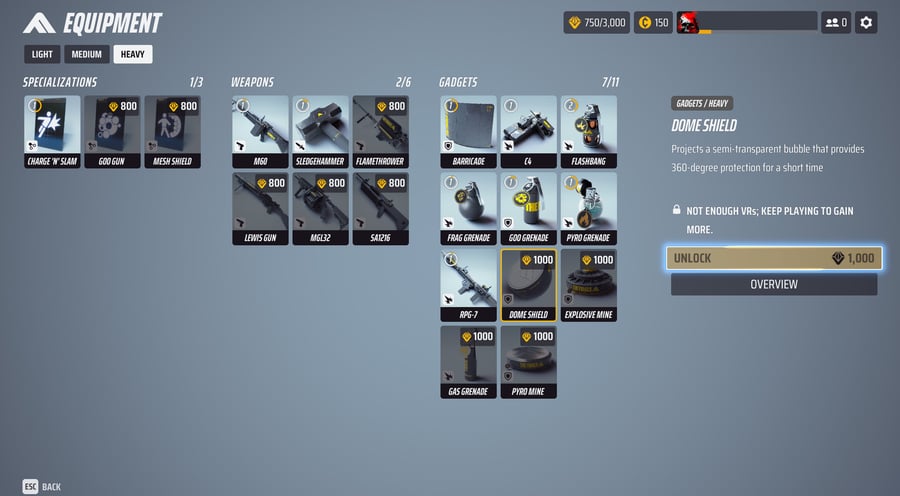Select the Heavy build tab

click(133, 54)
